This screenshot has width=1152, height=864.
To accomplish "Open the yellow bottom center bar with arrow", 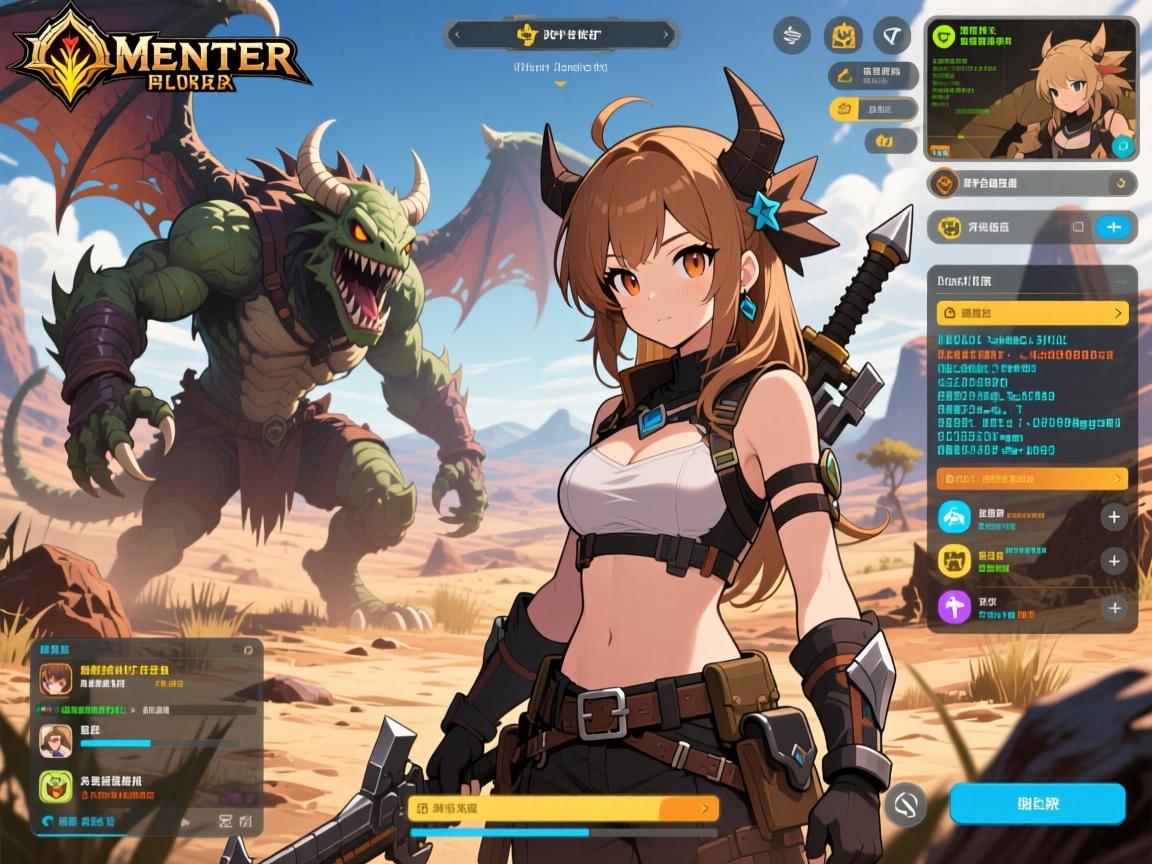I will (563, 808).
